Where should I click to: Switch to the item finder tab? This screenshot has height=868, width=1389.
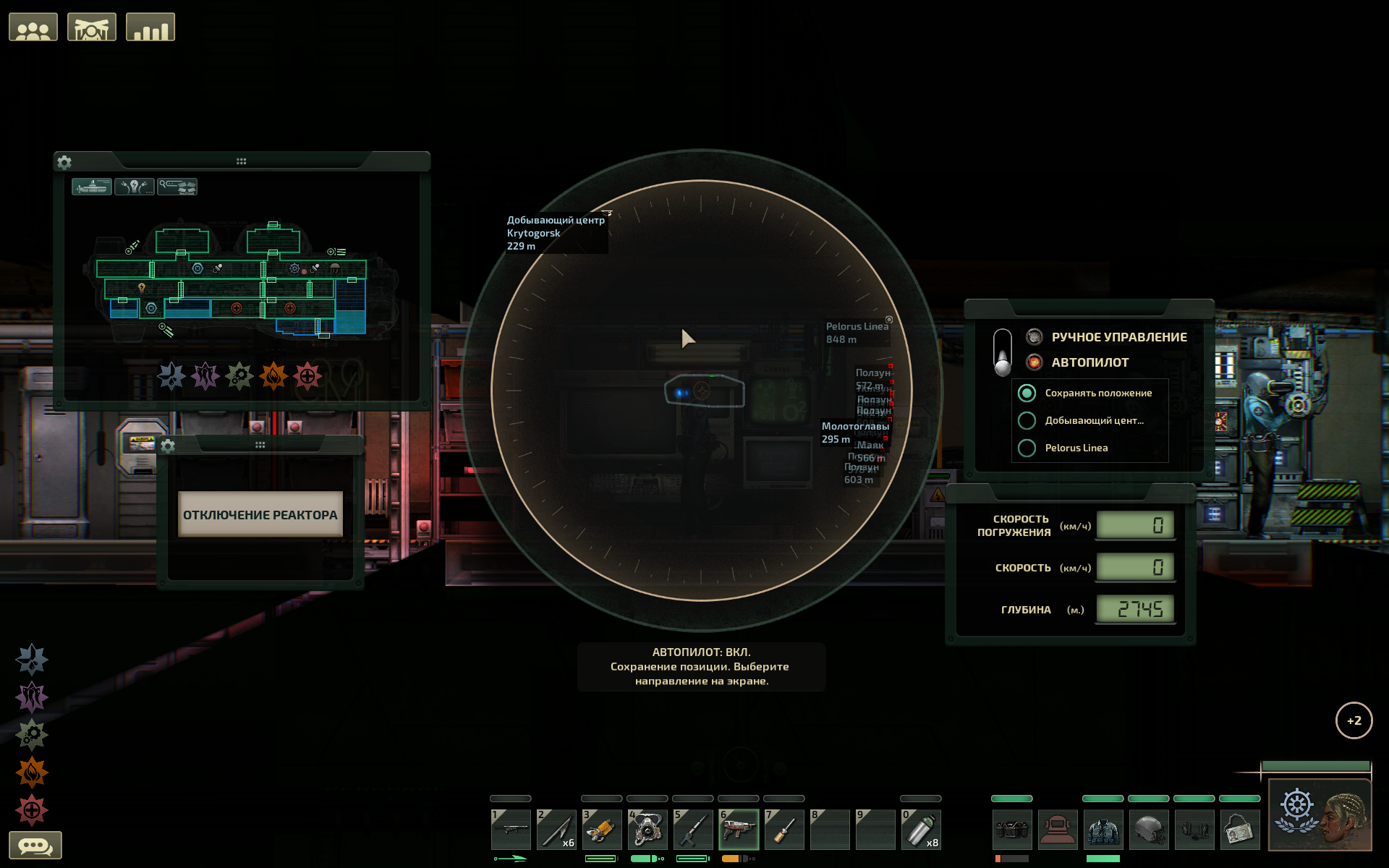click(177, 187)
